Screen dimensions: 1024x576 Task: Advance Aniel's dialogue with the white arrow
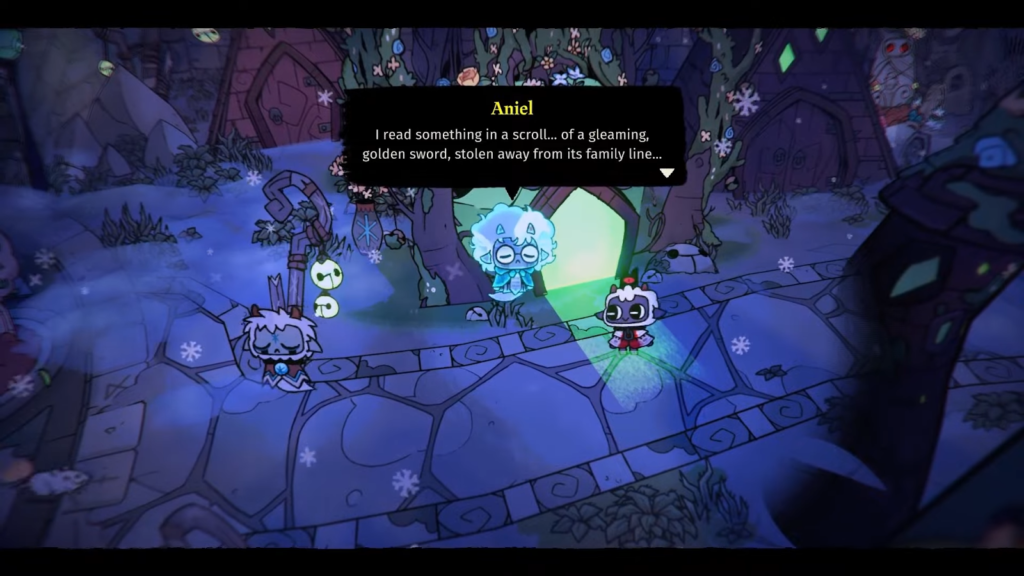[x=666, y=173]
